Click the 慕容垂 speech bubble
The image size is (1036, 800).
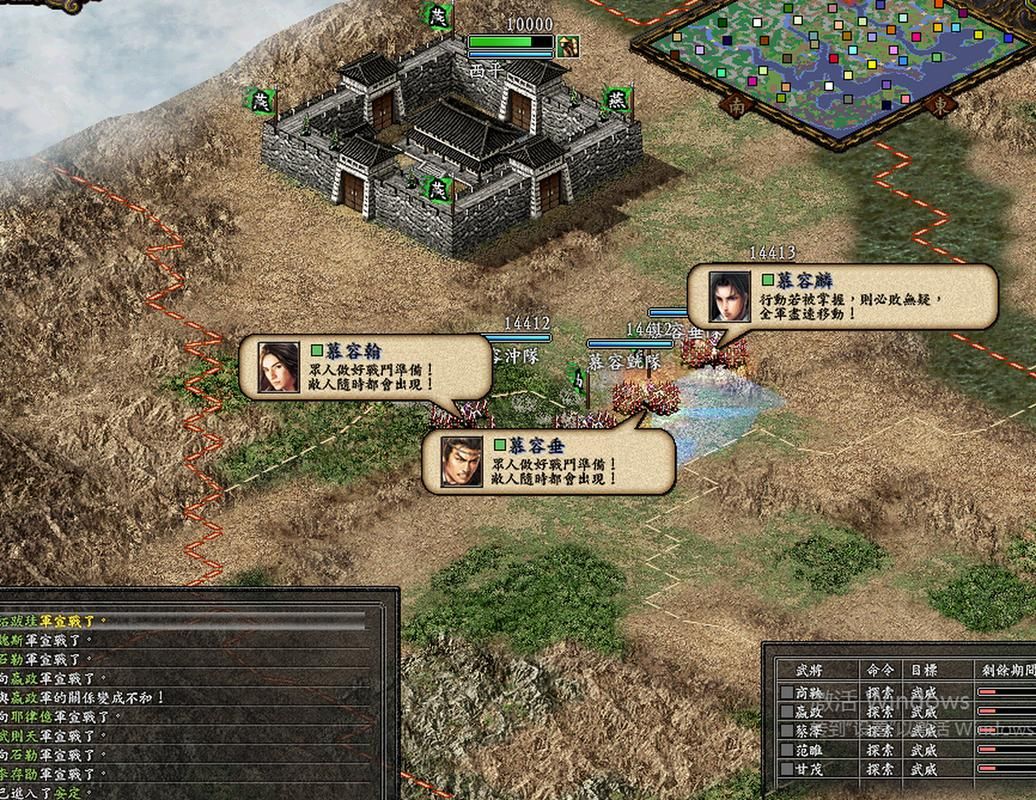click(x=548, y=461)
